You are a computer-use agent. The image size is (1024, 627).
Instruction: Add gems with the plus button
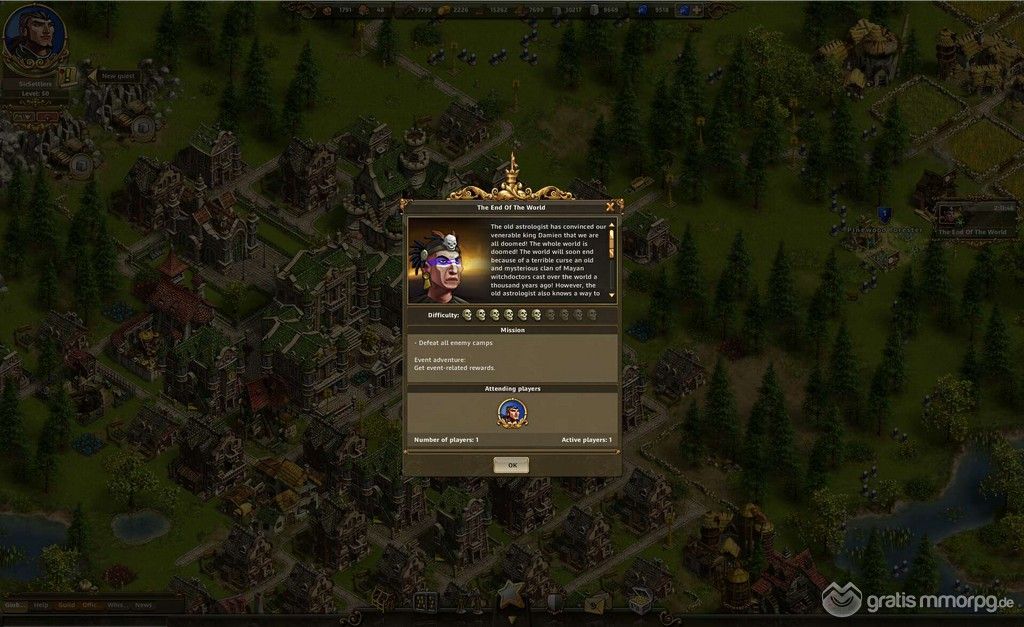(697, 10)
